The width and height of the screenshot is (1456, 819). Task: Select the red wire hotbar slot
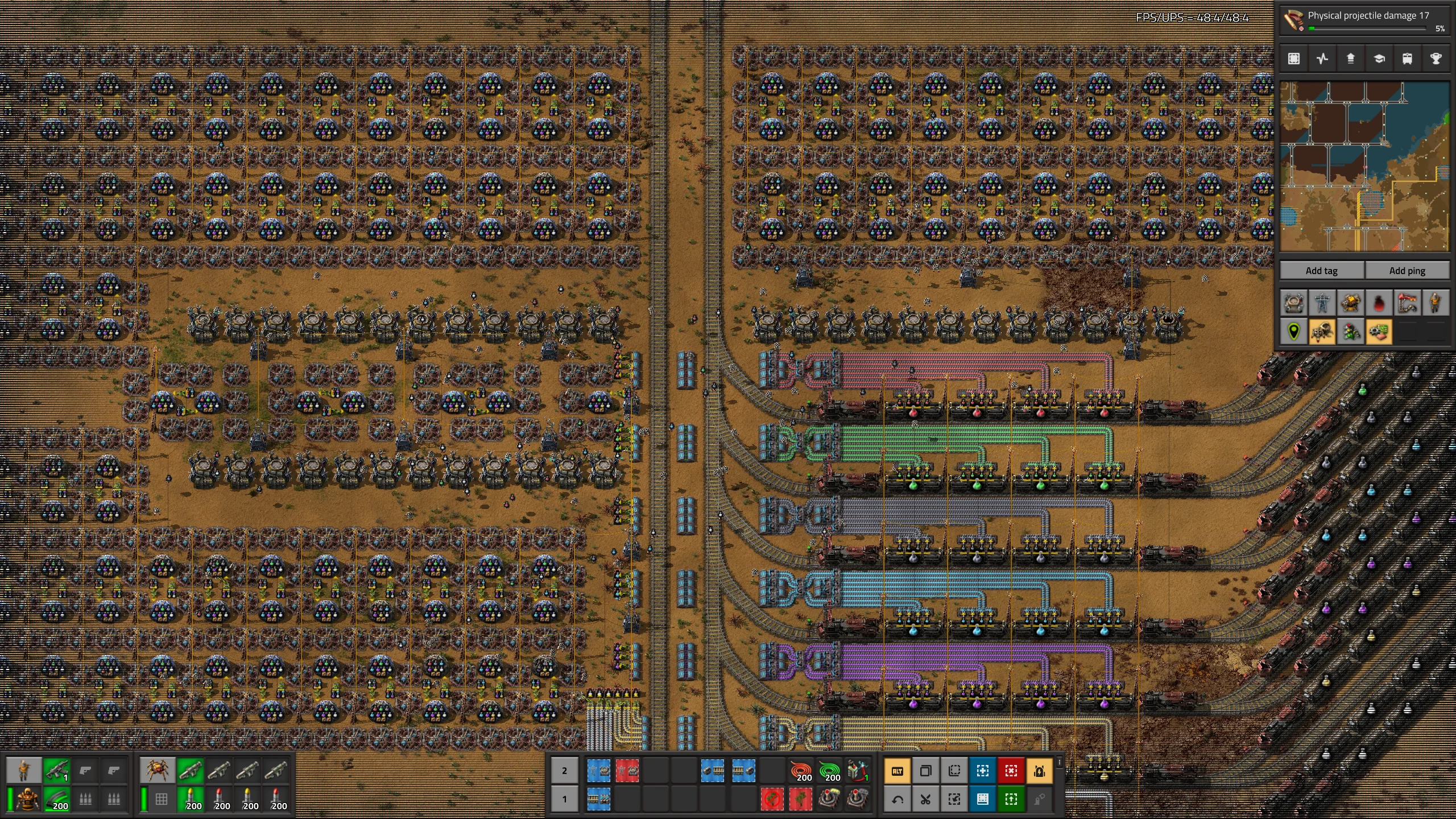(801, 771)
